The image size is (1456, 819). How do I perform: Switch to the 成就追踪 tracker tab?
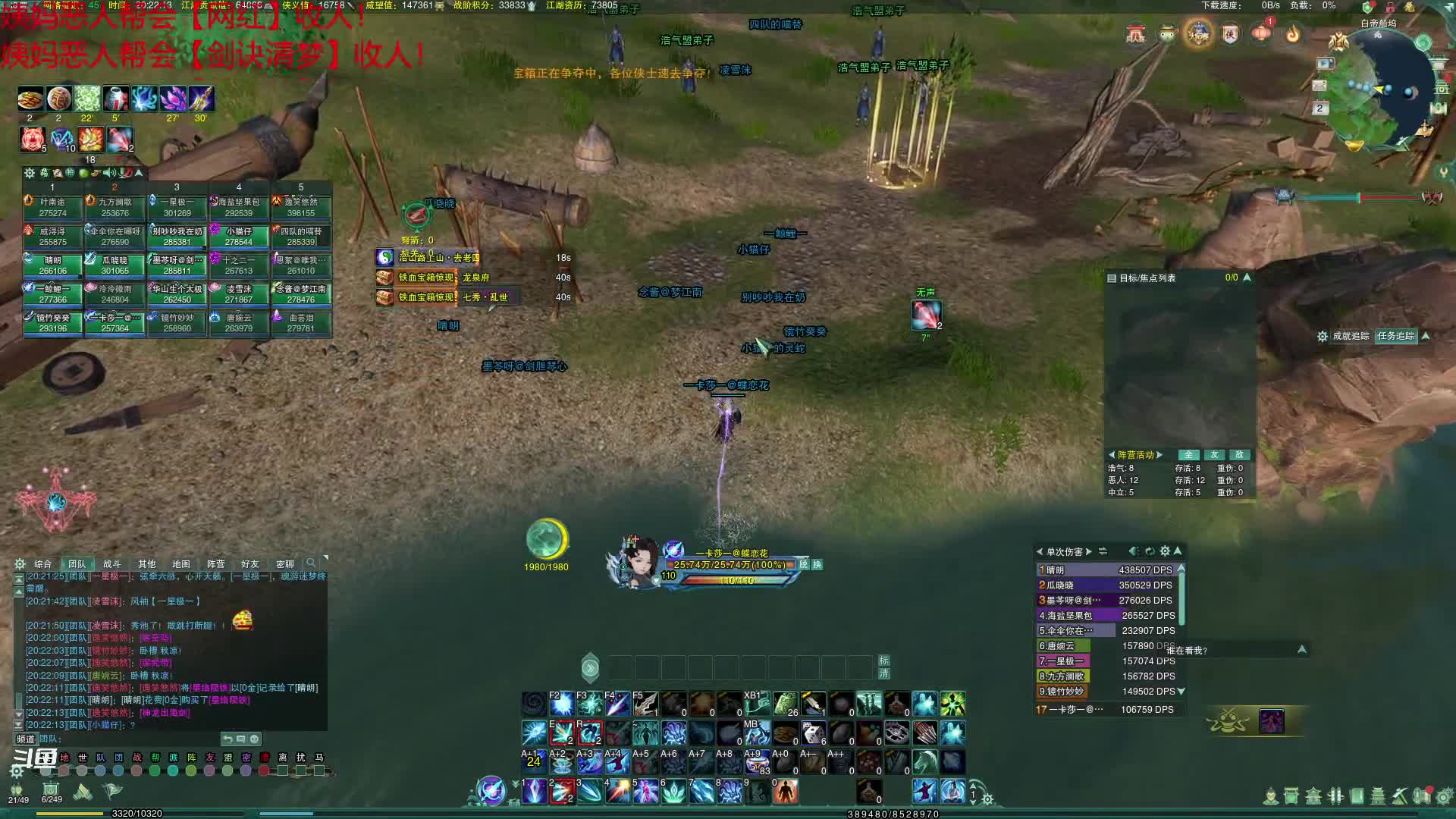pos(1351,336)
